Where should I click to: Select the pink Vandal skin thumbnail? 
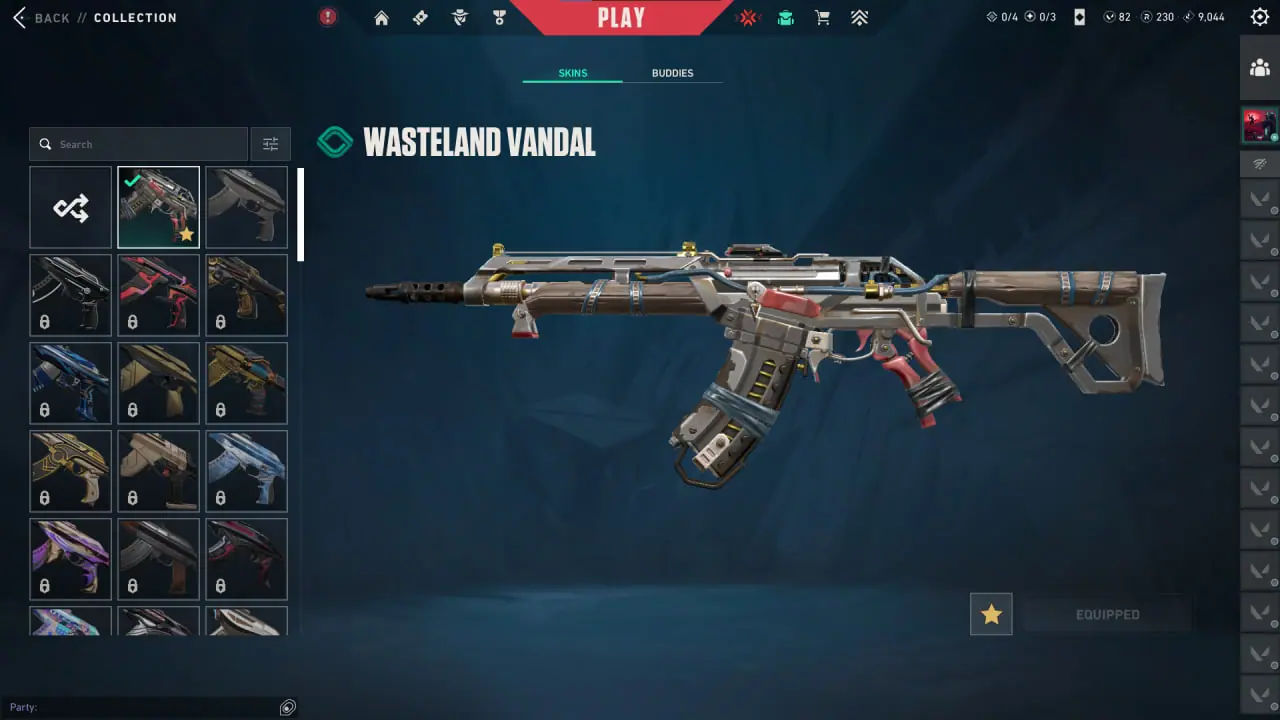click(158, 294)
